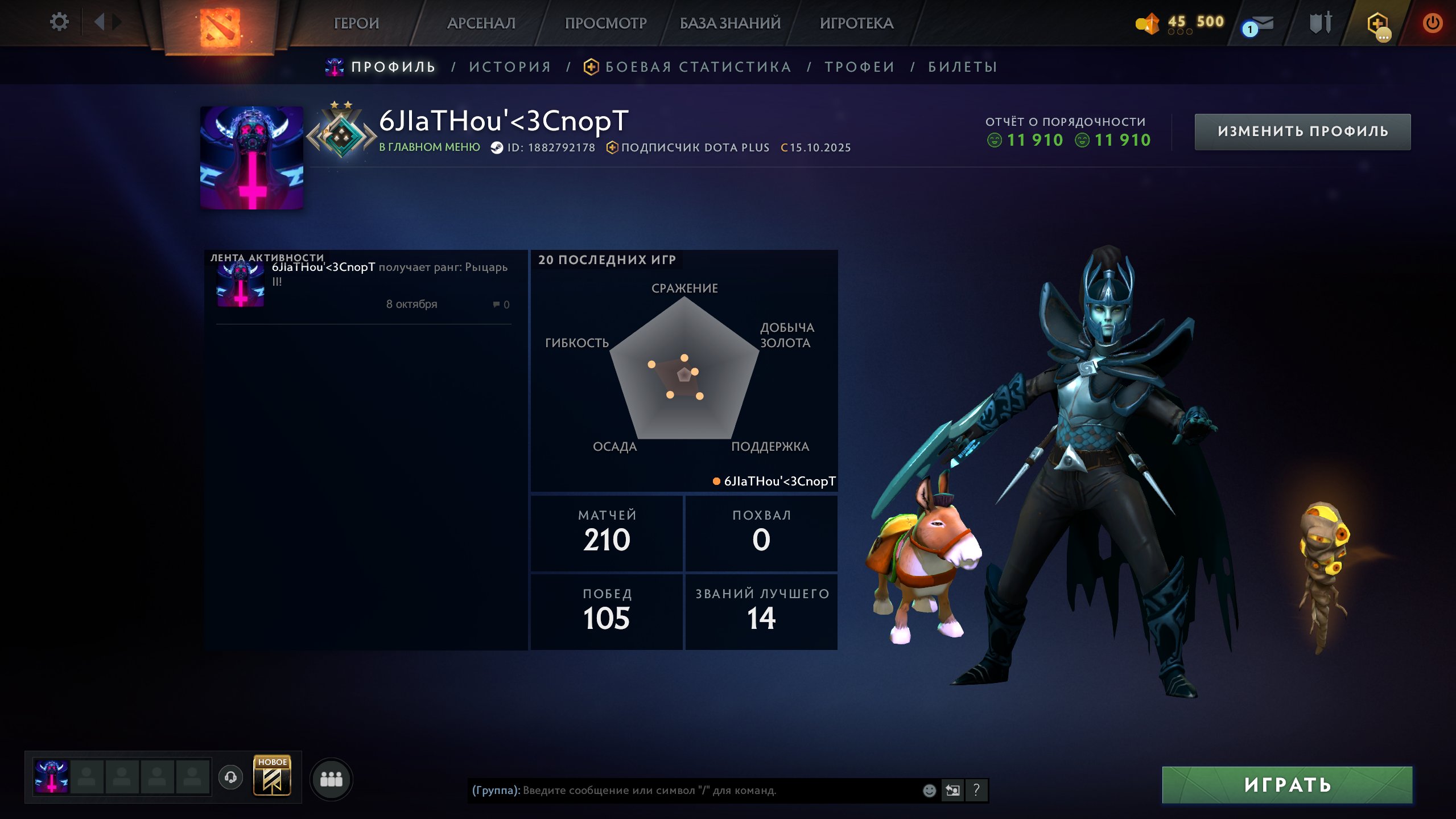Go to the Dota 2 home logo

tap(220, 26)
